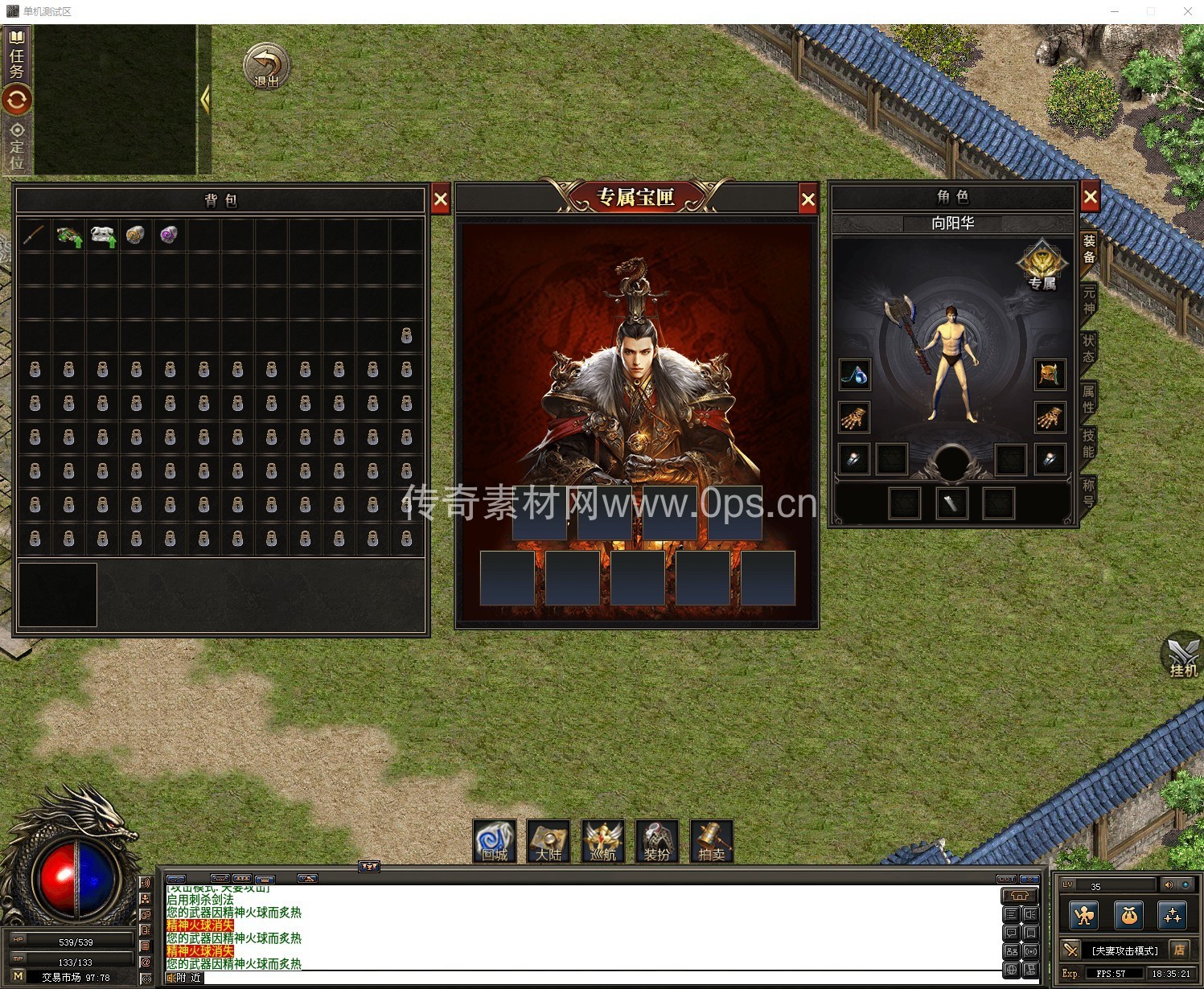Viewport: 1204px width, 989px height.
Task: Click the equipped helmet slot
Action: pyautogui.click(x=1050, y=374)
